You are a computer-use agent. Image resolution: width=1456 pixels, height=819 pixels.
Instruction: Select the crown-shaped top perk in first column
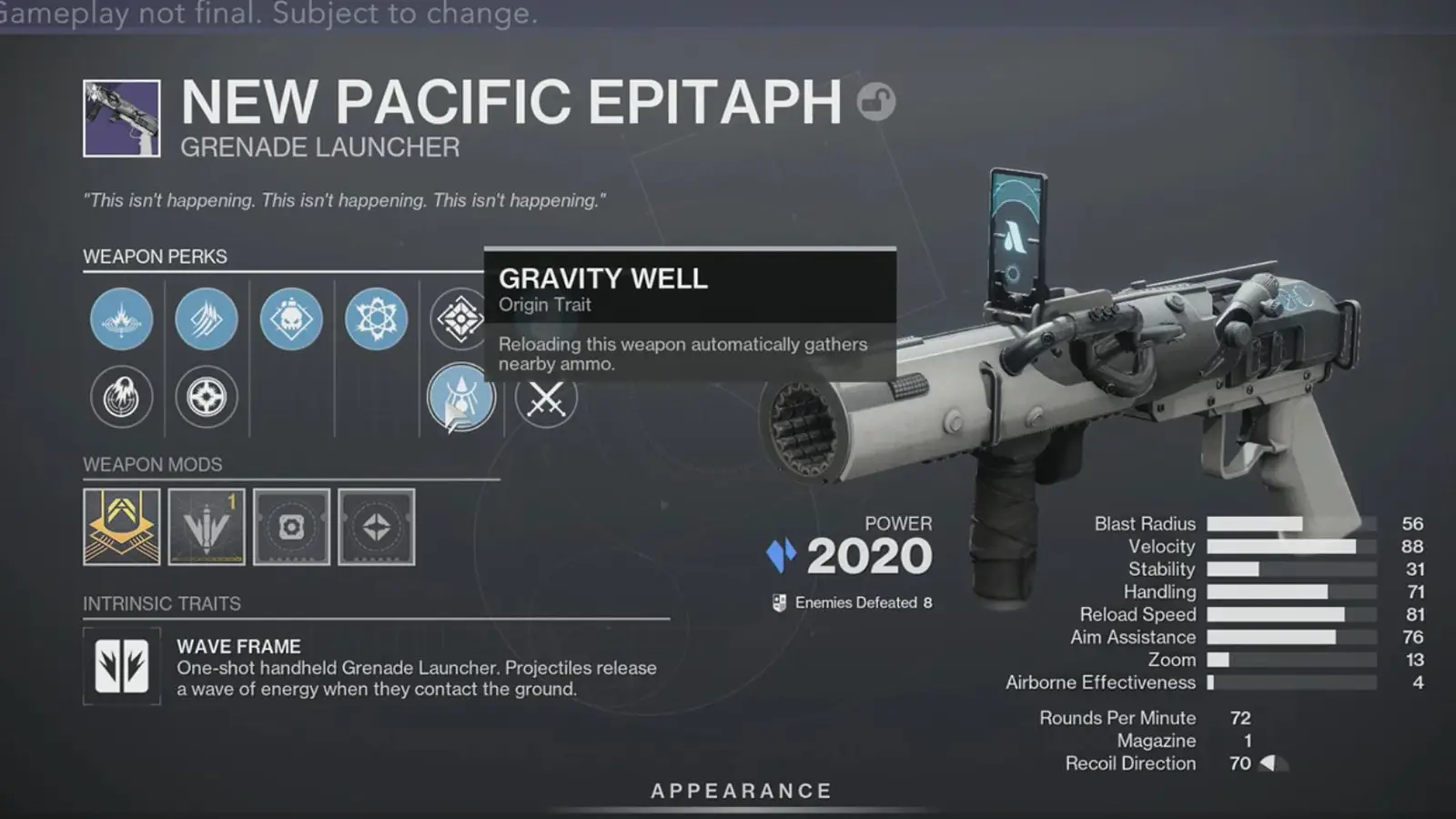click(121, 319)
